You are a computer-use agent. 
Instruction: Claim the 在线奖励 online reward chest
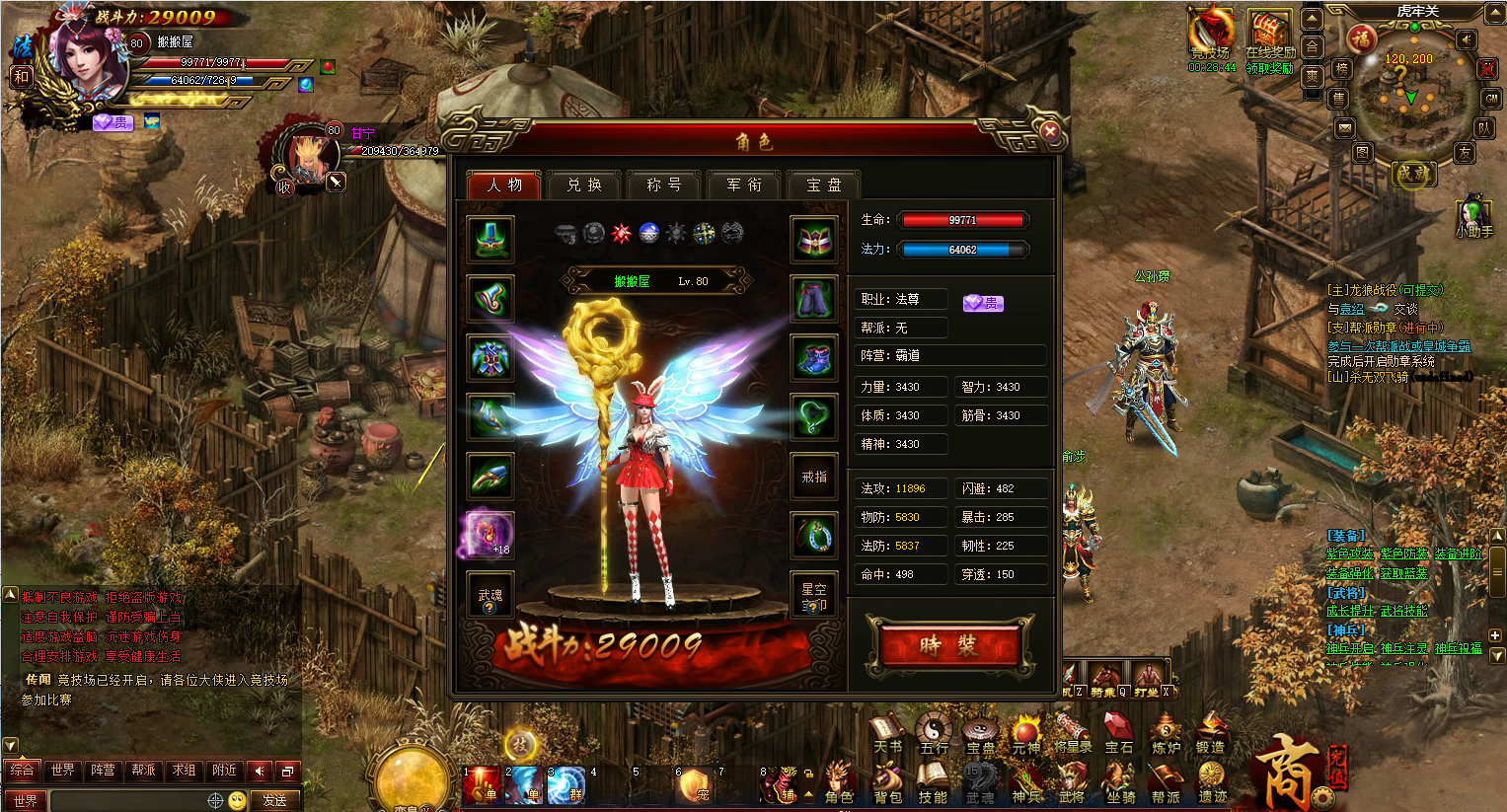pos(1269,37)
